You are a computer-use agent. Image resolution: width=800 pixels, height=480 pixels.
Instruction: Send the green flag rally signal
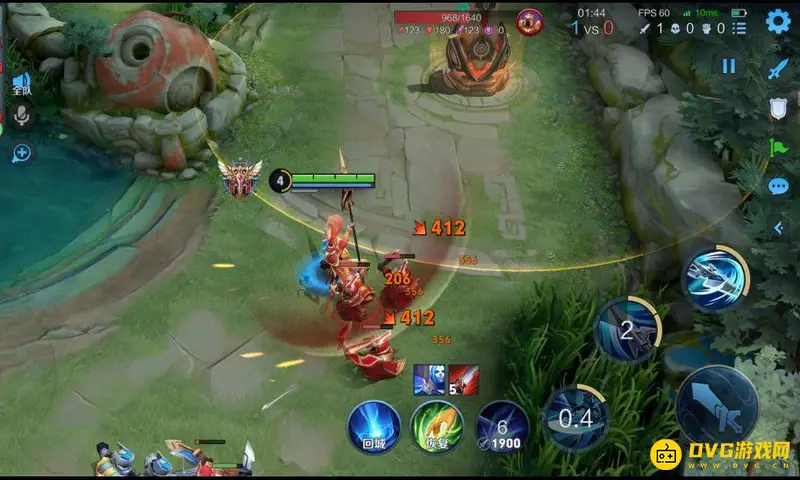[778, 148]
